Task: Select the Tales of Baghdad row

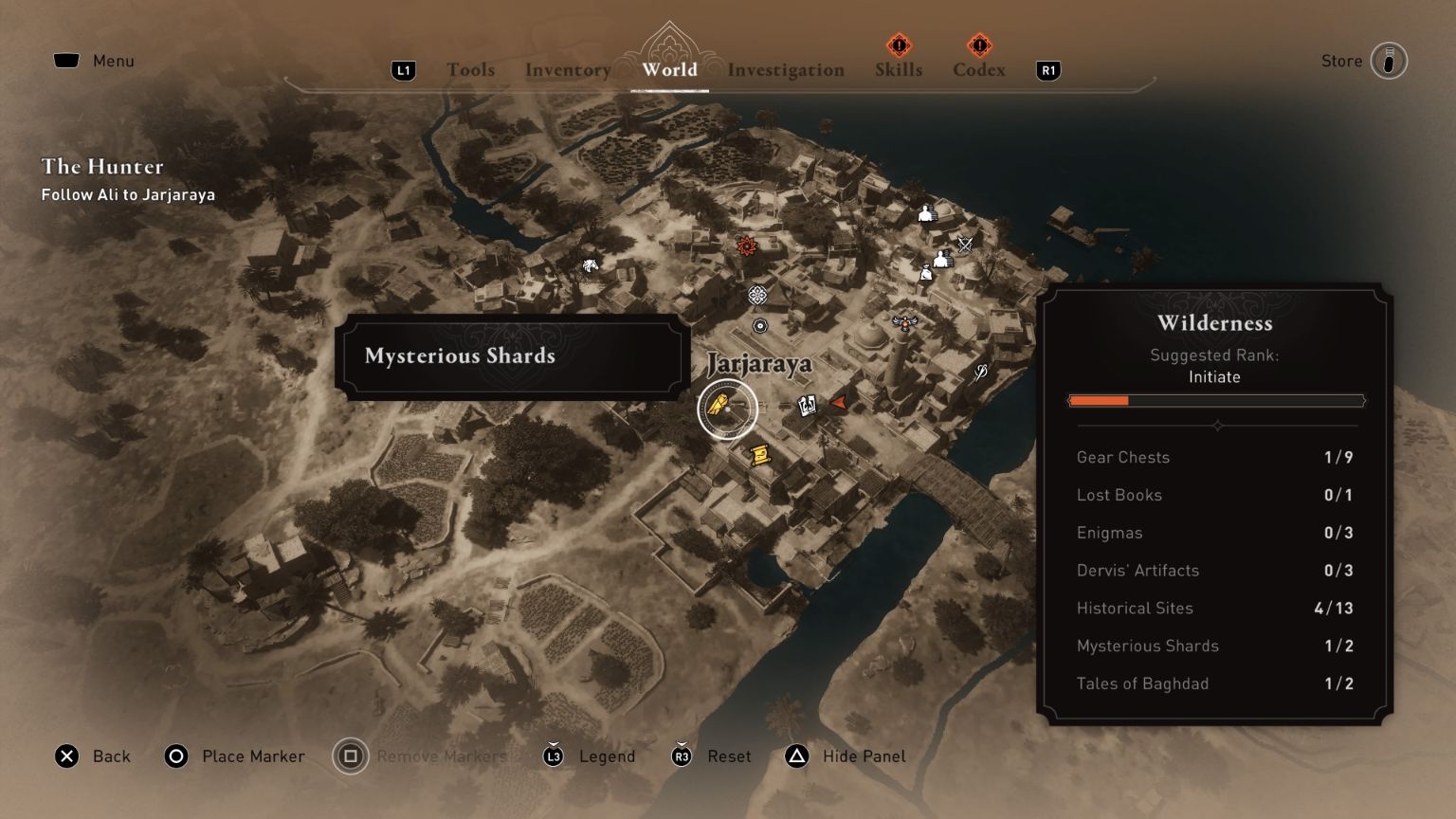Action: tap(1214, 683)
